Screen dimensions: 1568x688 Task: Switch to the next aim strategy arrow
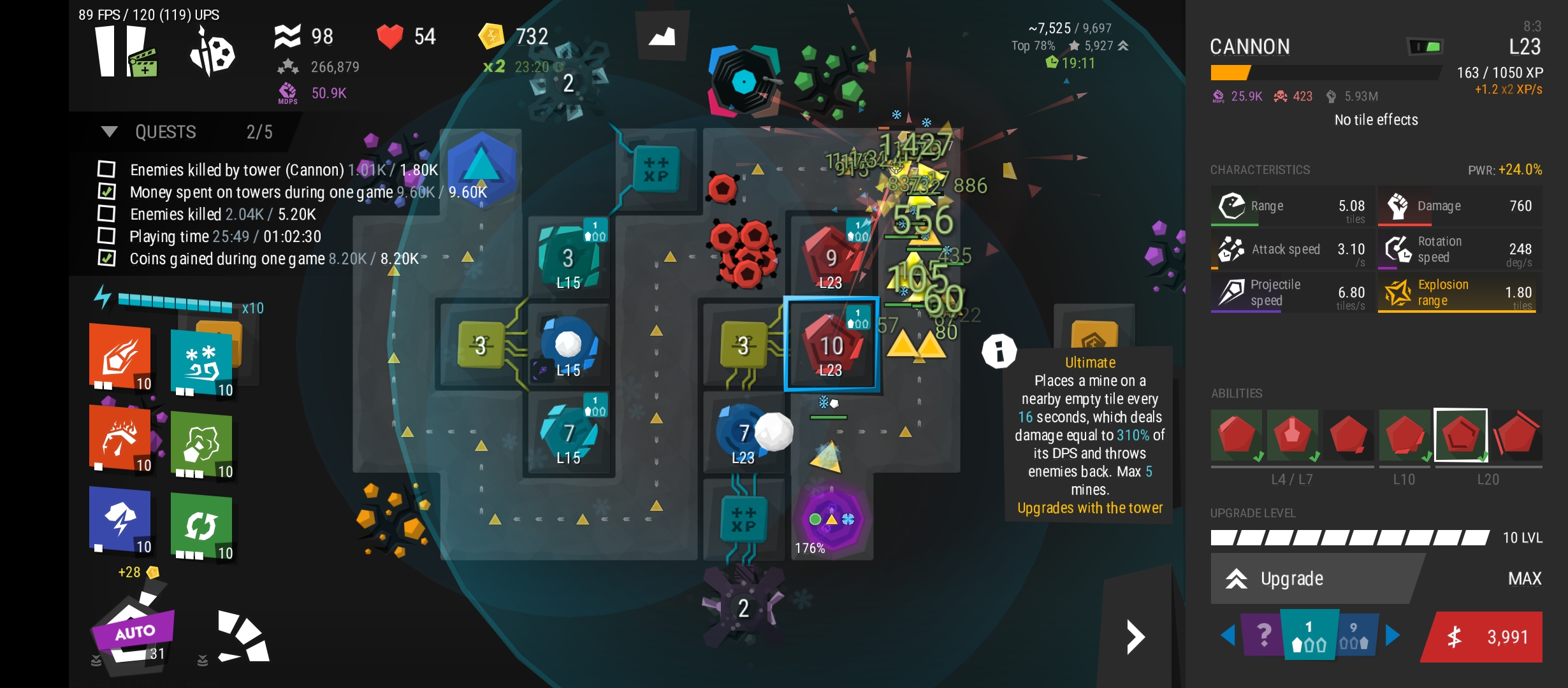tap(1393, 635)
